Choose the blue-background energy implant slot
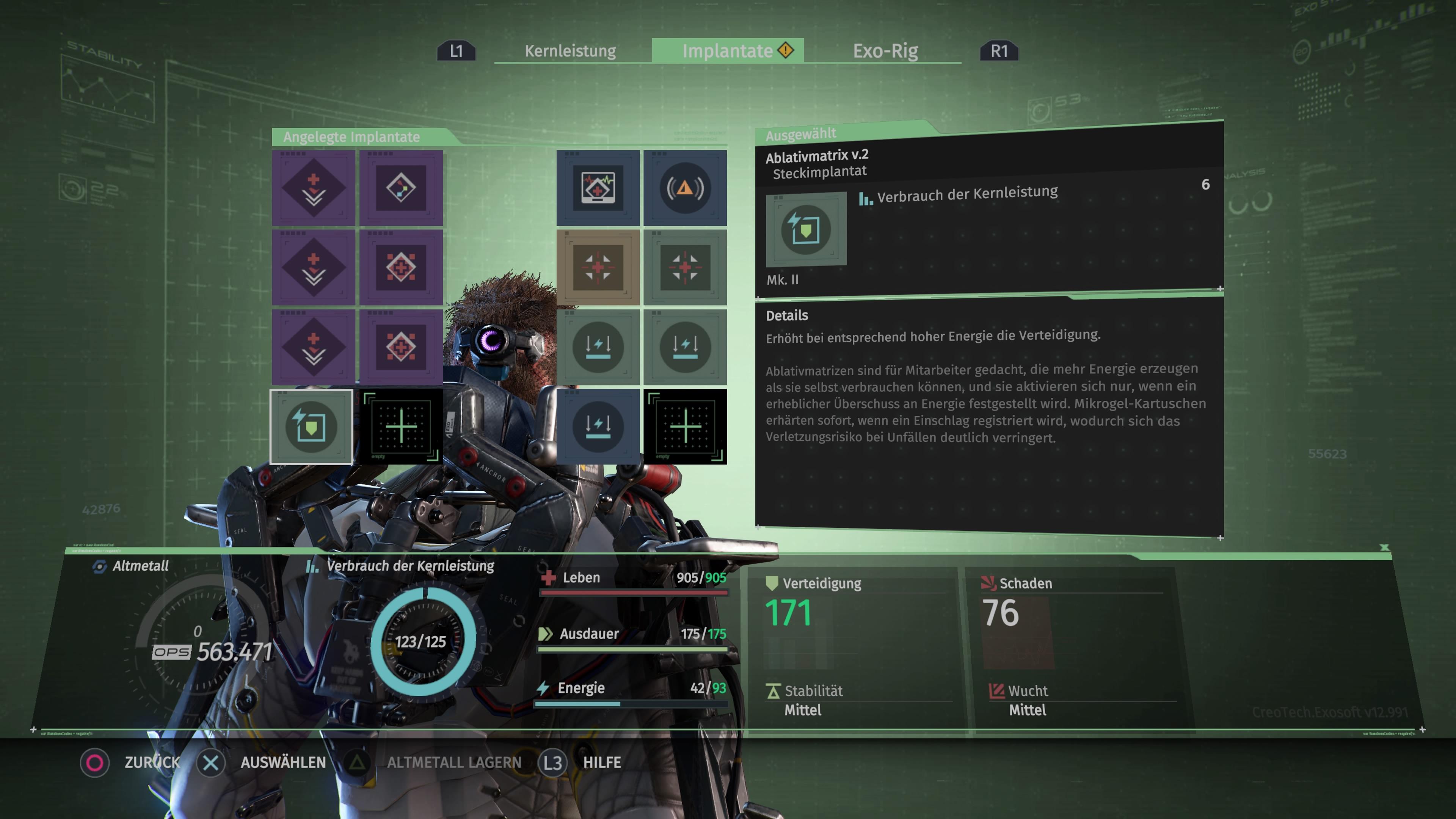This screenshot has width=1456, height=819. point(598,427)
